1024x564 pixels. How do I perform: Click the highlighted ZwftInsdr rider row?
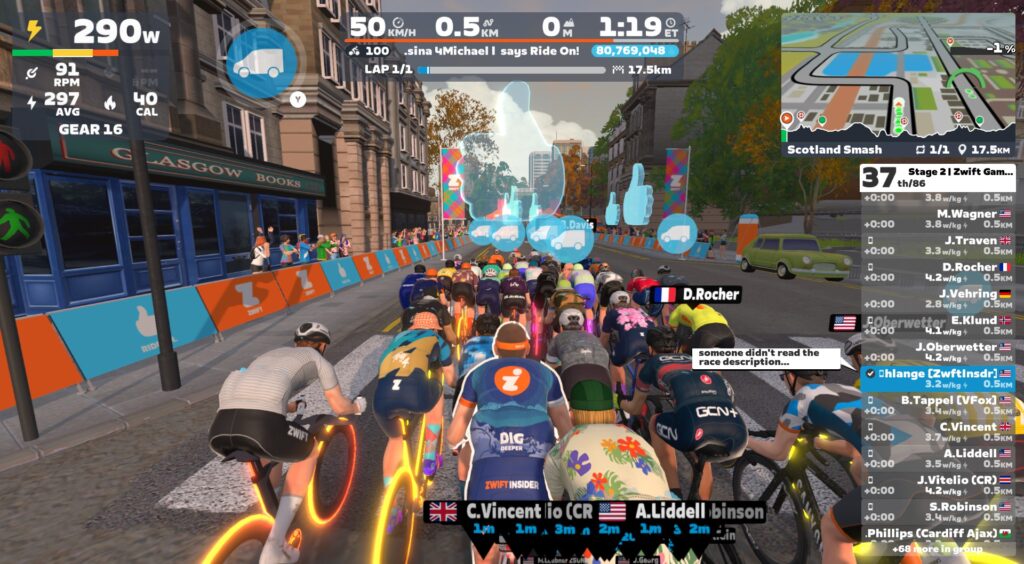[938, 379]
